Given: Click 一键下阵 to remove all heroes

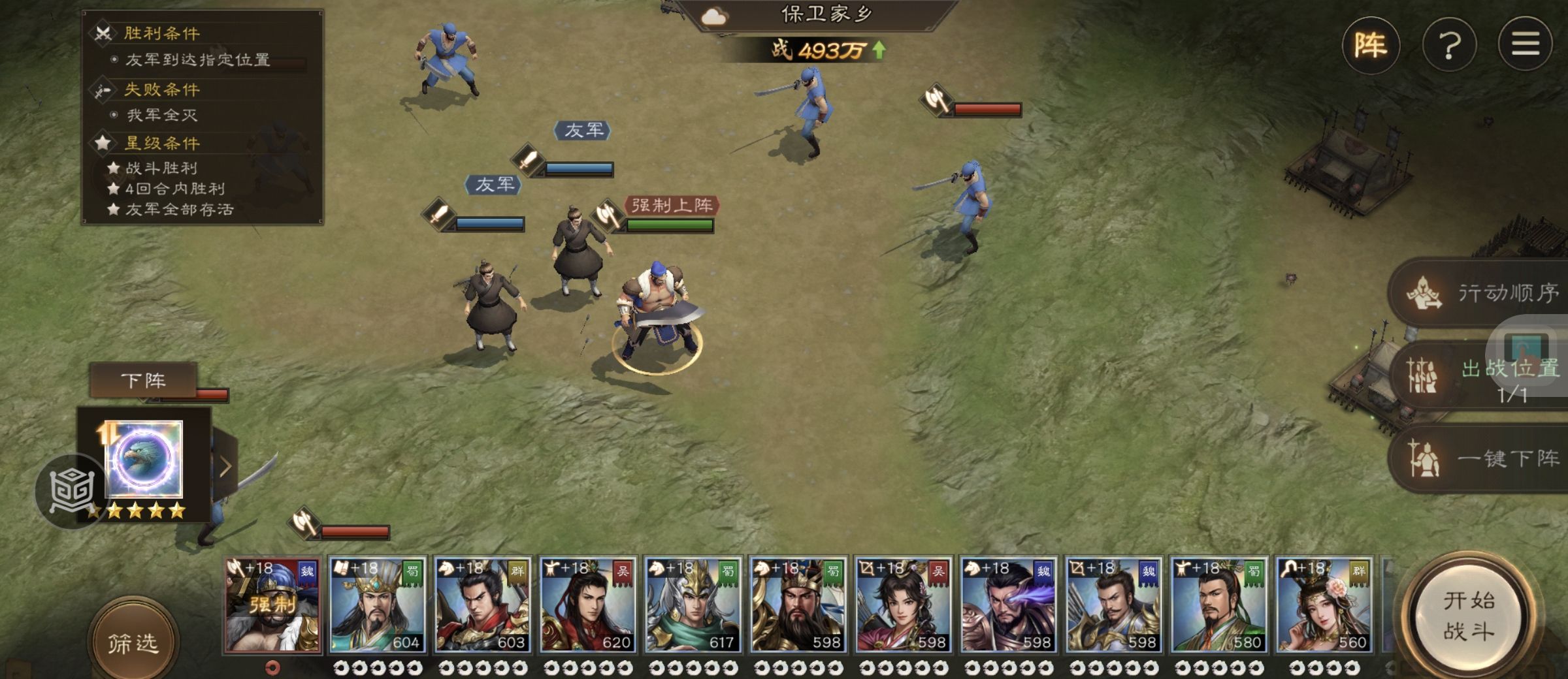Looking at the screenshot, I should click(x=1483, y=458).
